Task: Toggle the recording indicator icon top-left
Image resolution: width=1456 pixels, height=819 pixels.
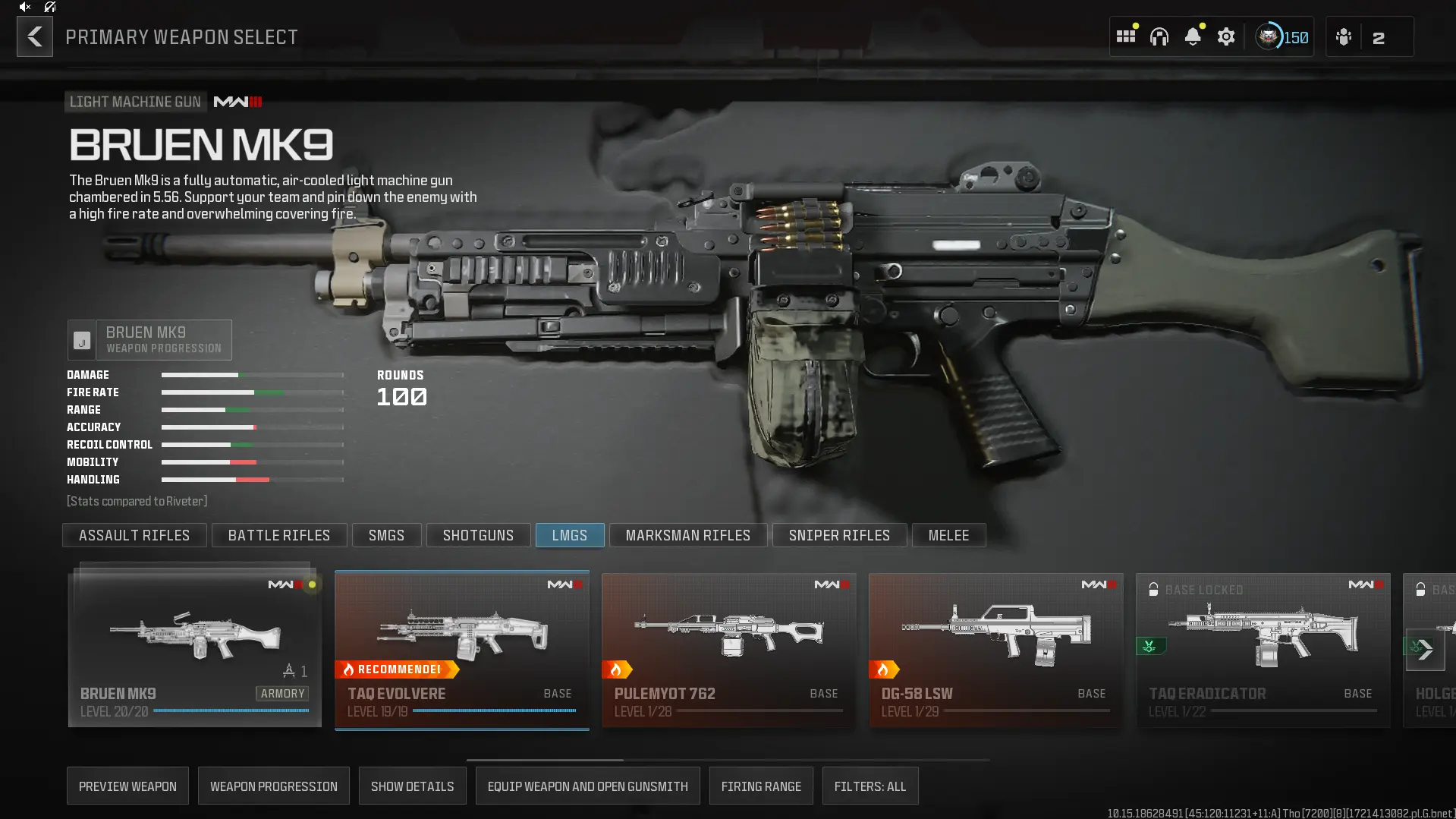Action: click(x=49, y=7)
